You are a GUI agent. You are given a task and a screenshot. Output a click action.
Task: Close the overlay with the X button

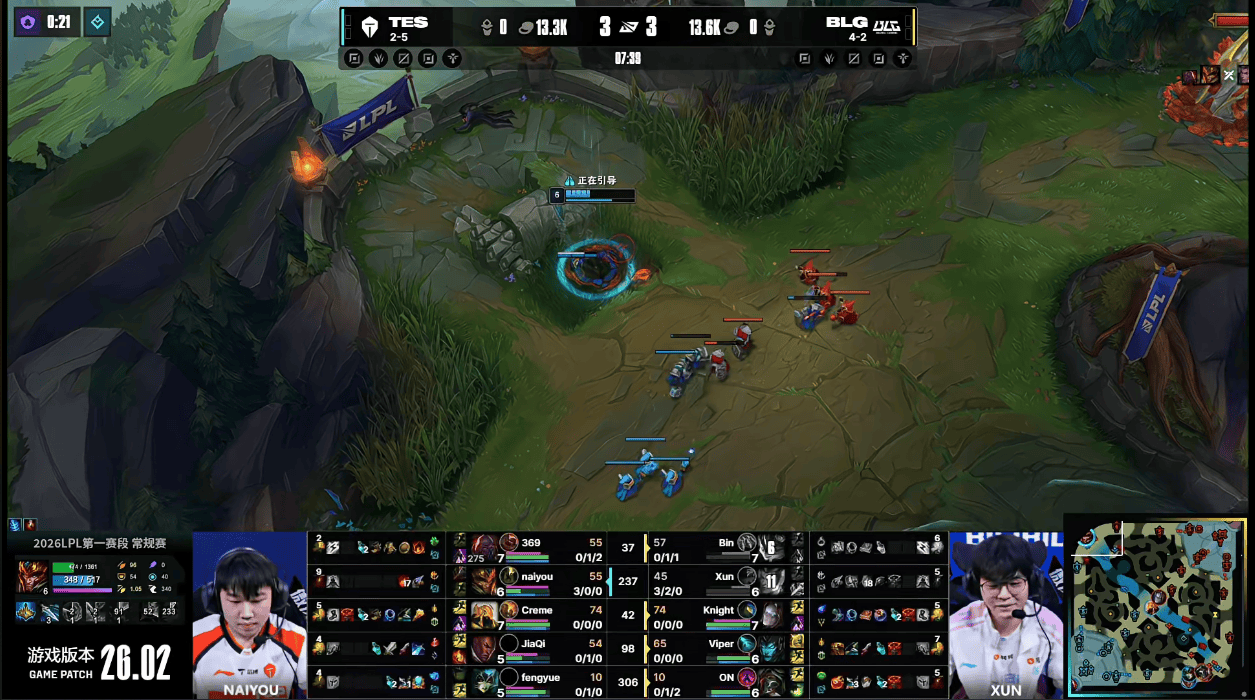pos(1229,75)
